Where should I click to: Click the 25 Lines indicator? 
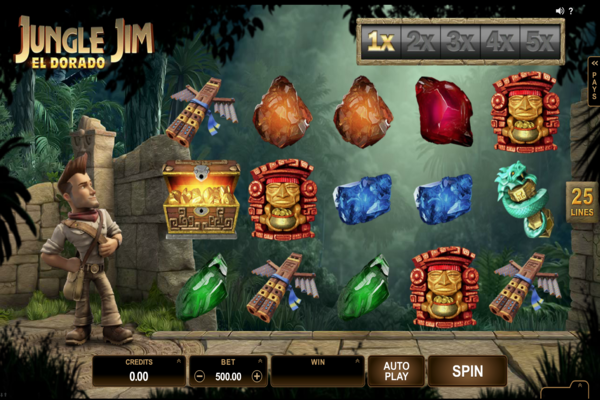point(581,200)
